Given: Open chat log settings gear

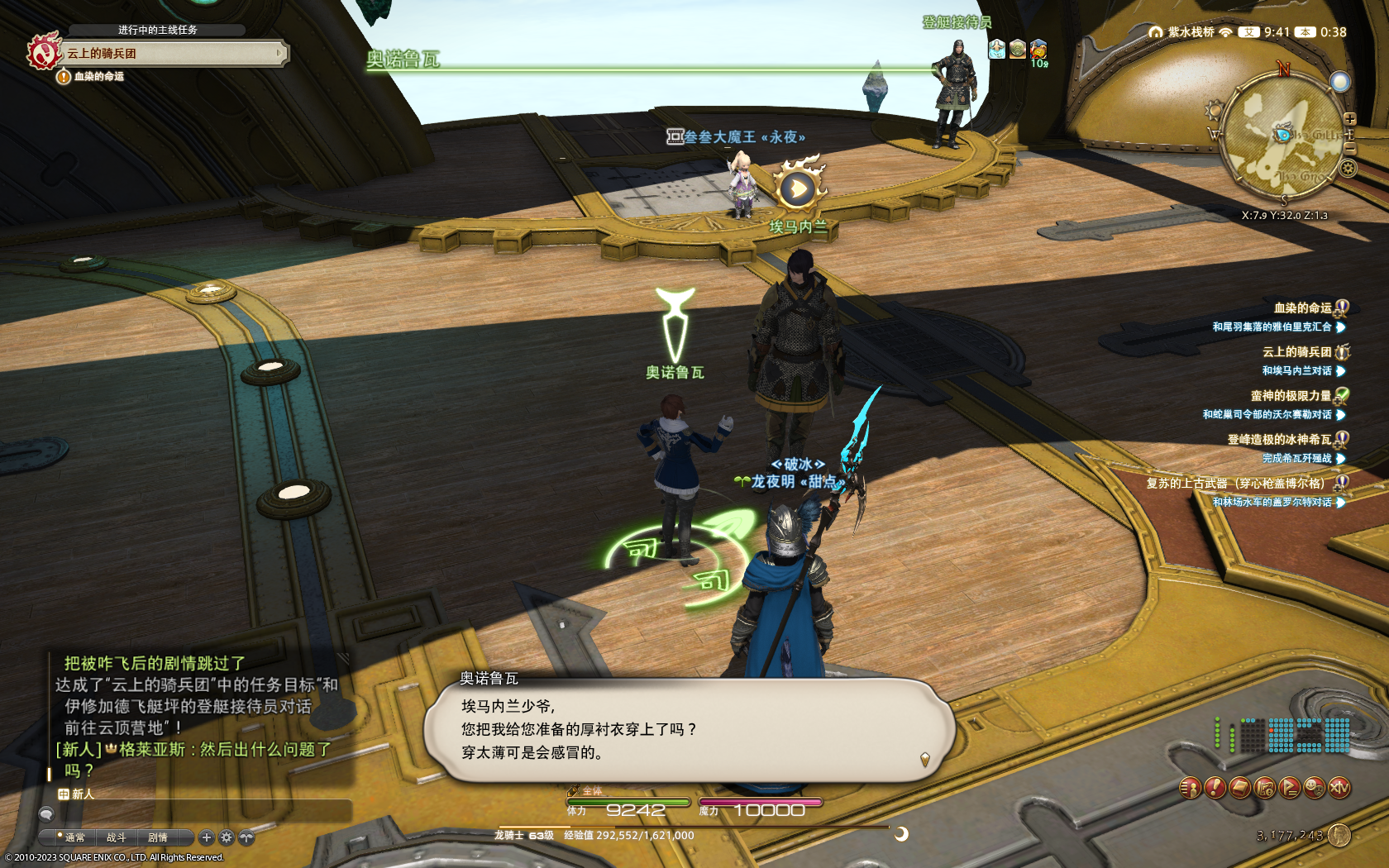Looking at the screenshot, I should [x=227, y=837].
